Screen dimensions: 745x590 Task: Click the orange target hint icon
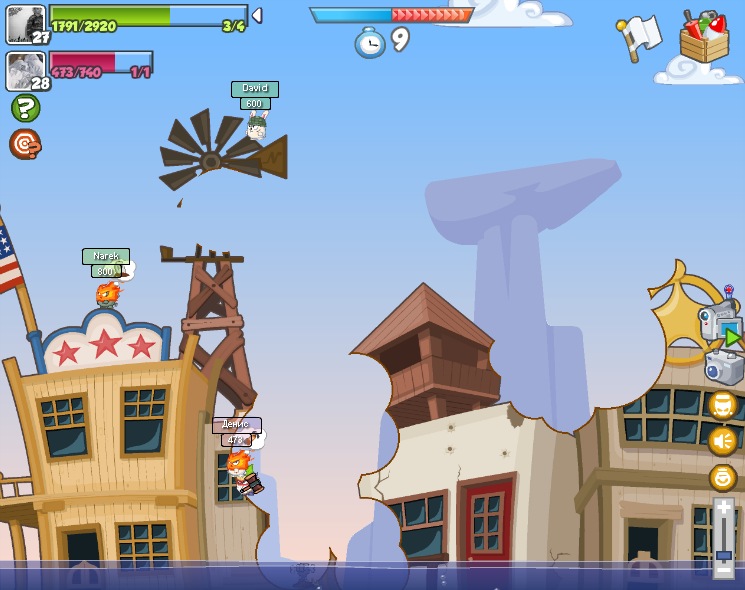25,144
